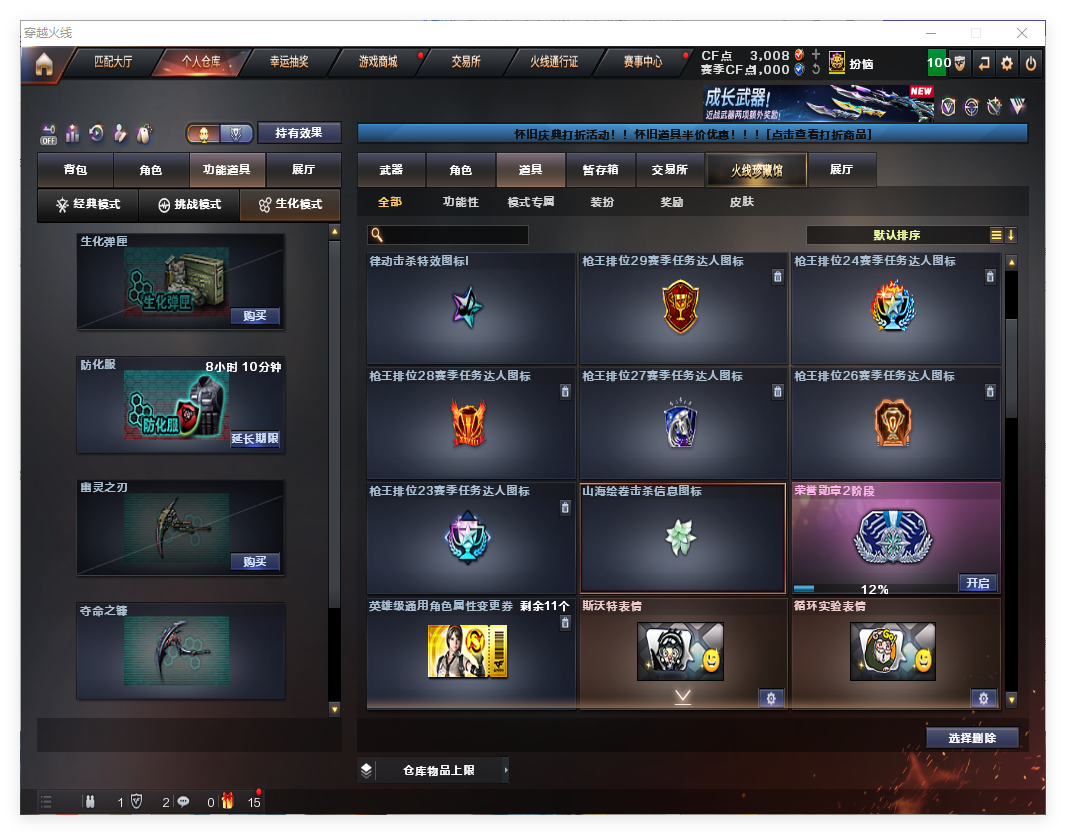This screenshot has width=1066, height=835.
Task: Switch to the 武器 weapons tab
Action: pyautogui.click(x=391, y=170)
